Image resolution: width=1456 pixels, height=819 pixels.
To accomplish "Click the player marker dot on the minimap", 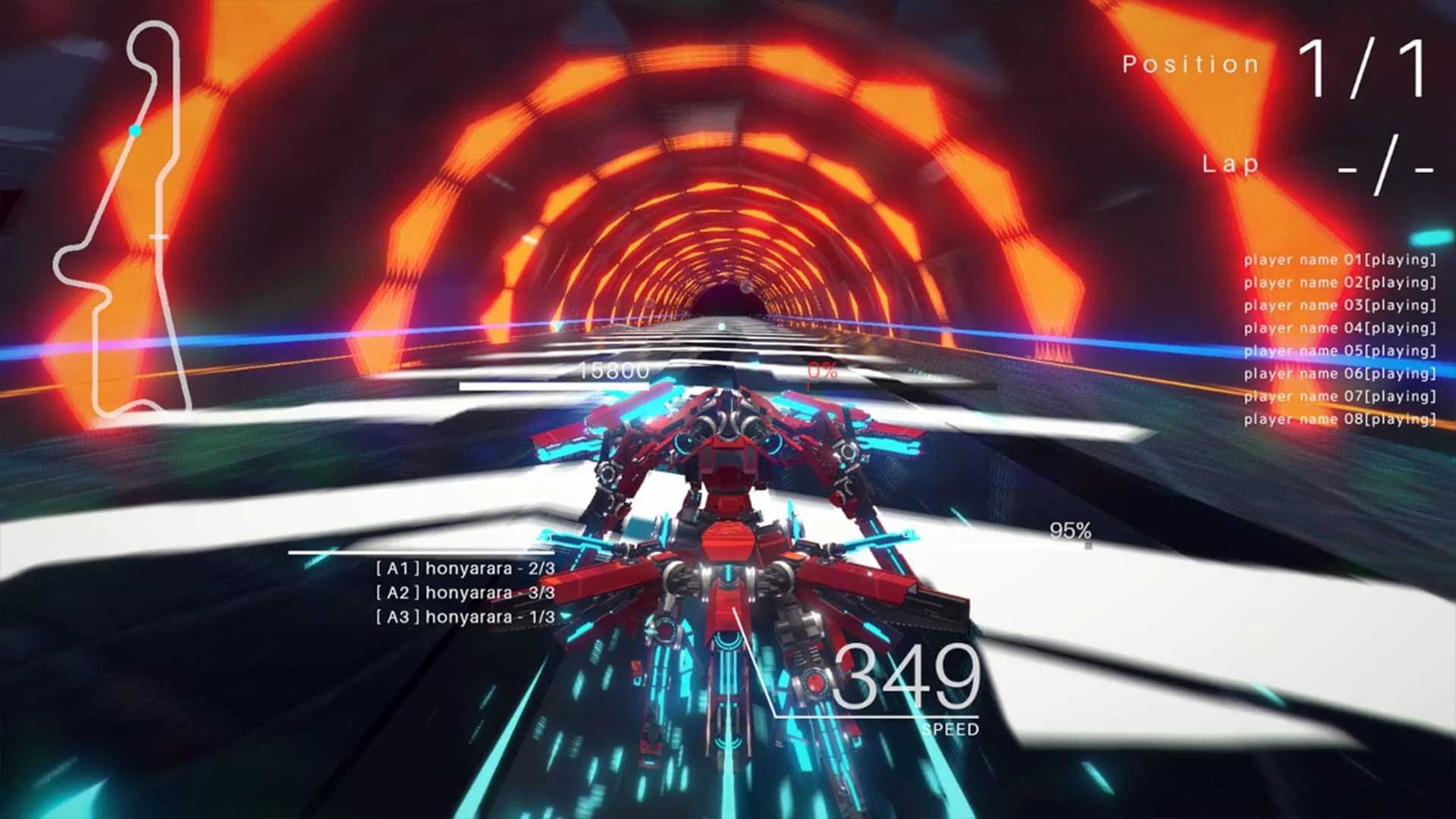I will pyautogui.click(x=134, y=130).
